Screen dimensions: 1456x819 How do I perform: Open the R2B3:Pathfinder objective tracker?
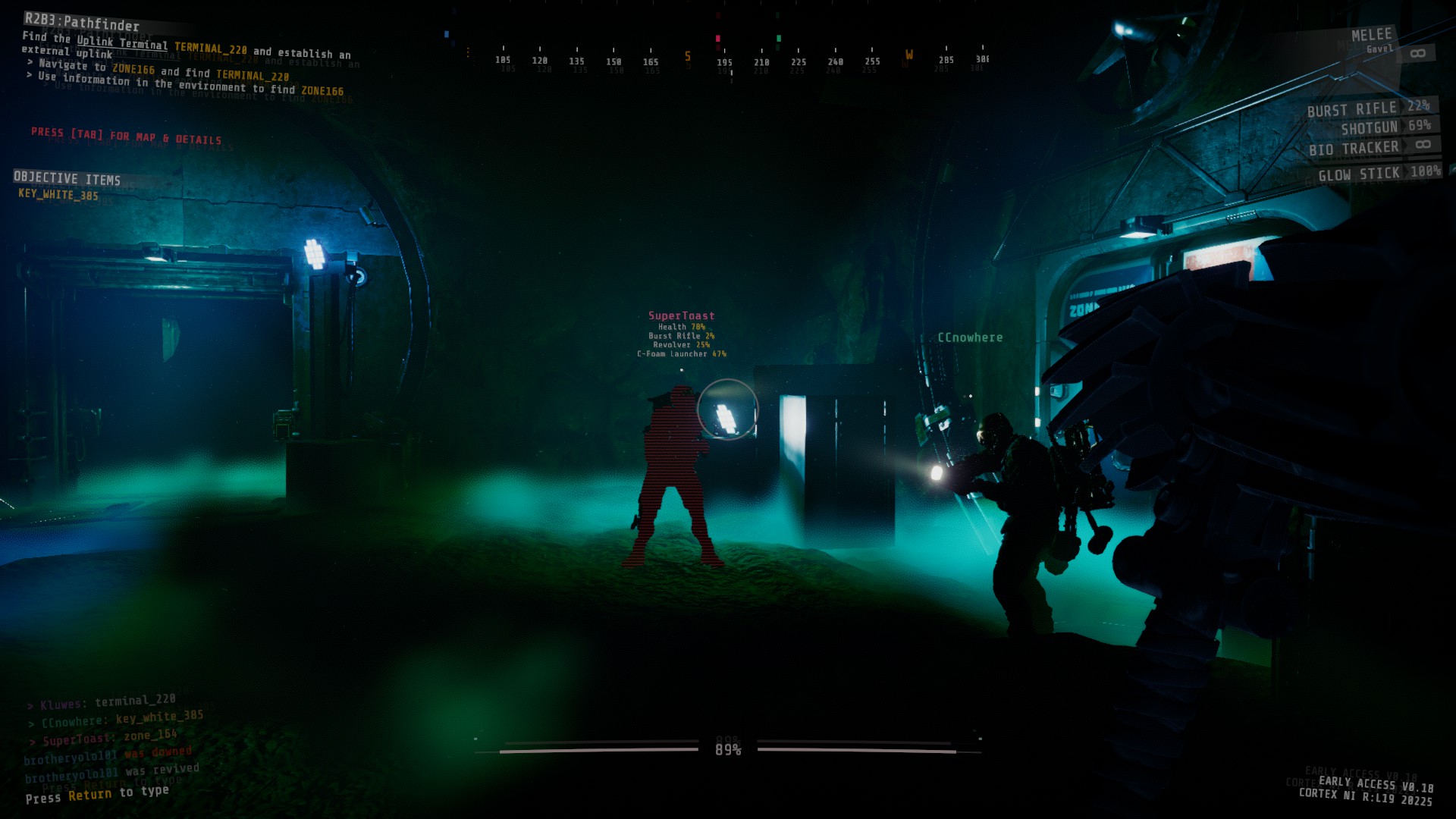(x=82, y=24)
